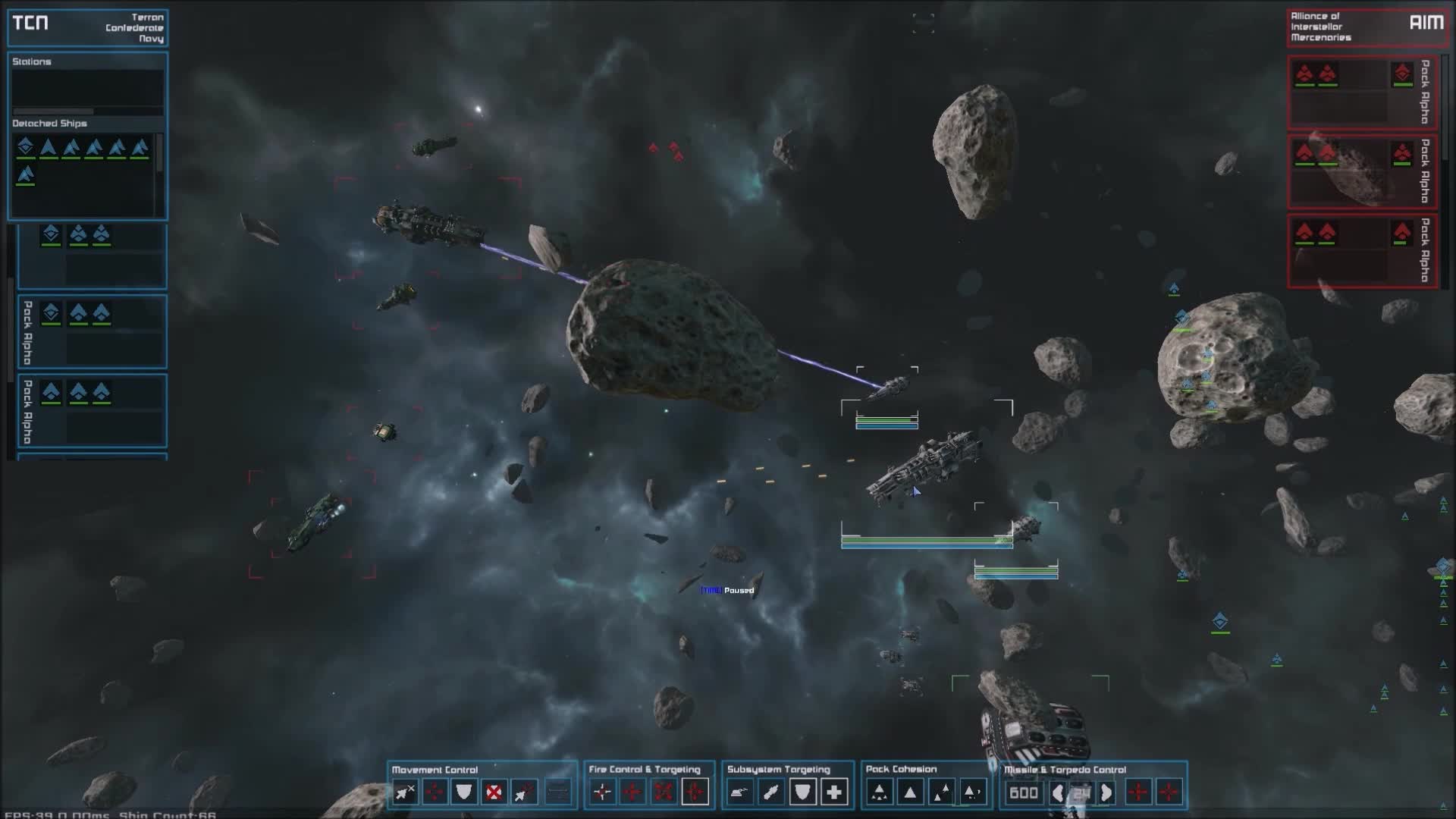Click left arrow to decrease torpedo count

tap(1059, 792)
